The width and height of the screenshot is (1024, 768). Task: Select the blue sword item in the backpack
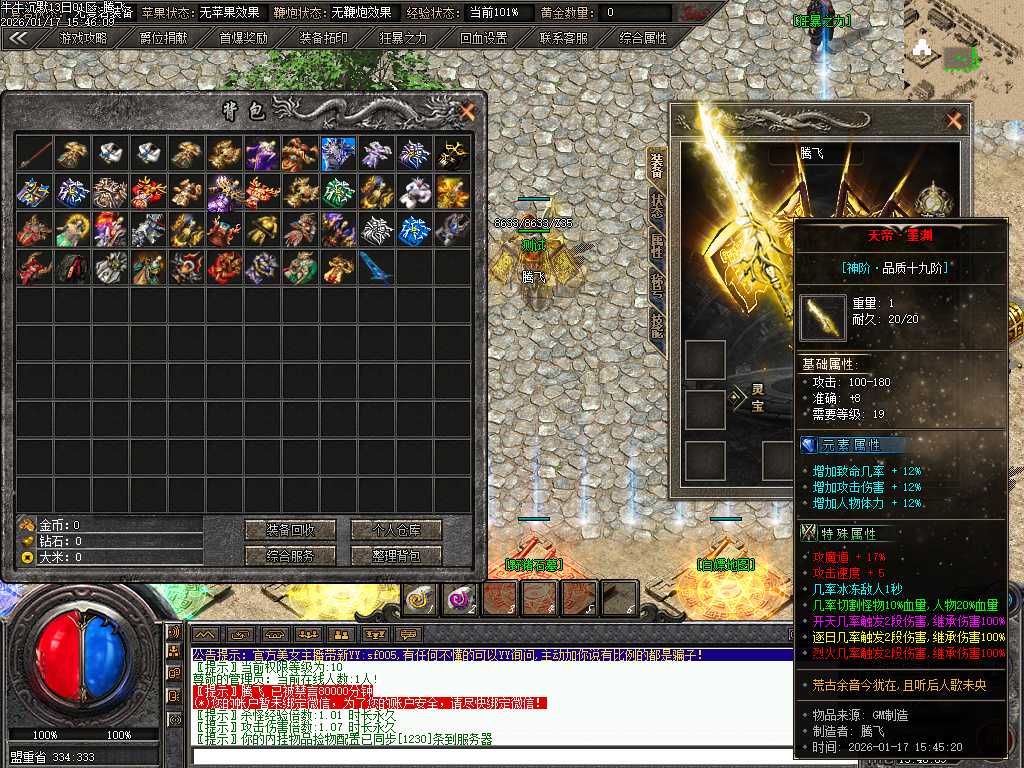(375, 267)
